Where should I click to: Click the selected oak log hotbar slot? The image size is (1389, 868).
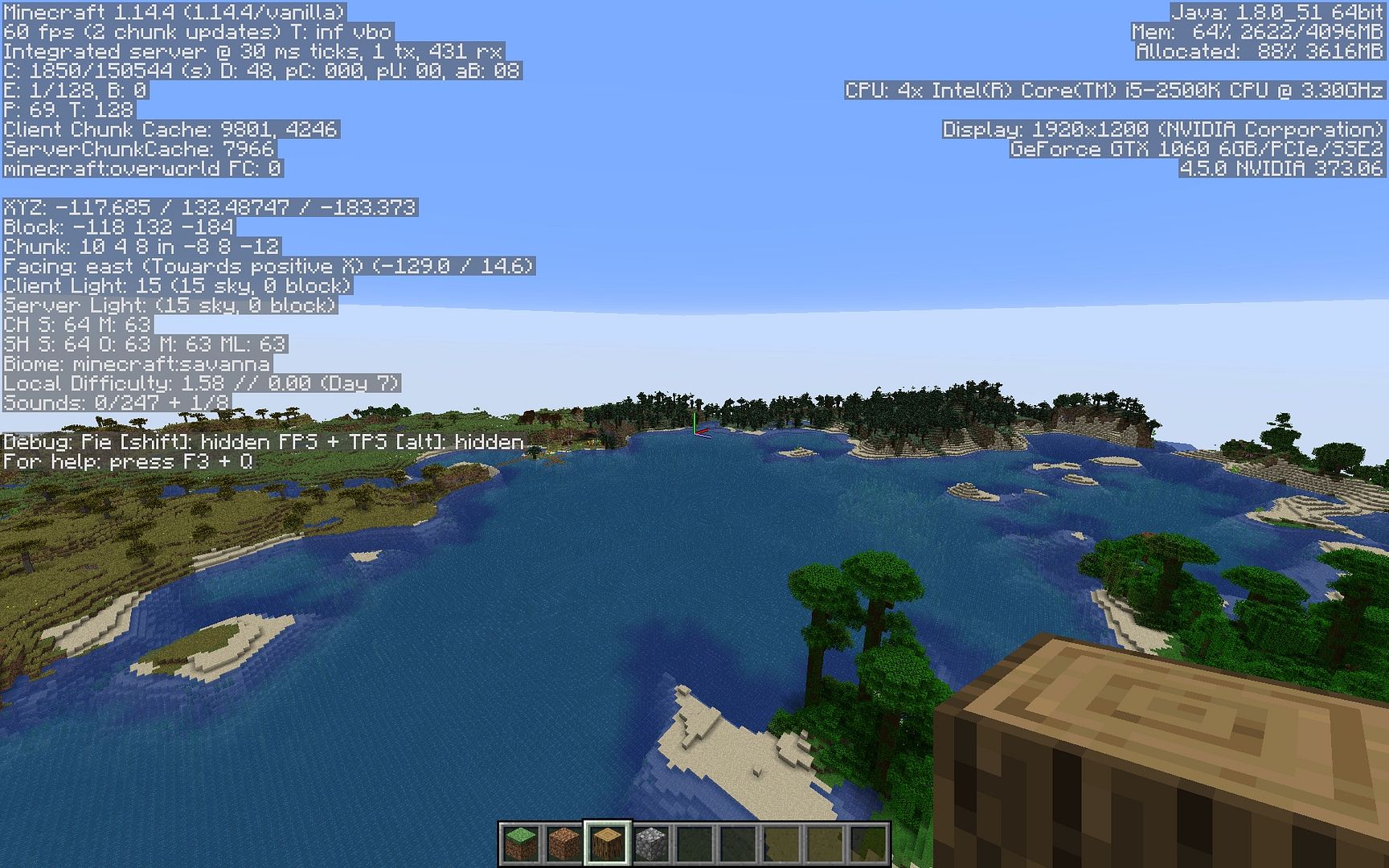click(607, 844)
